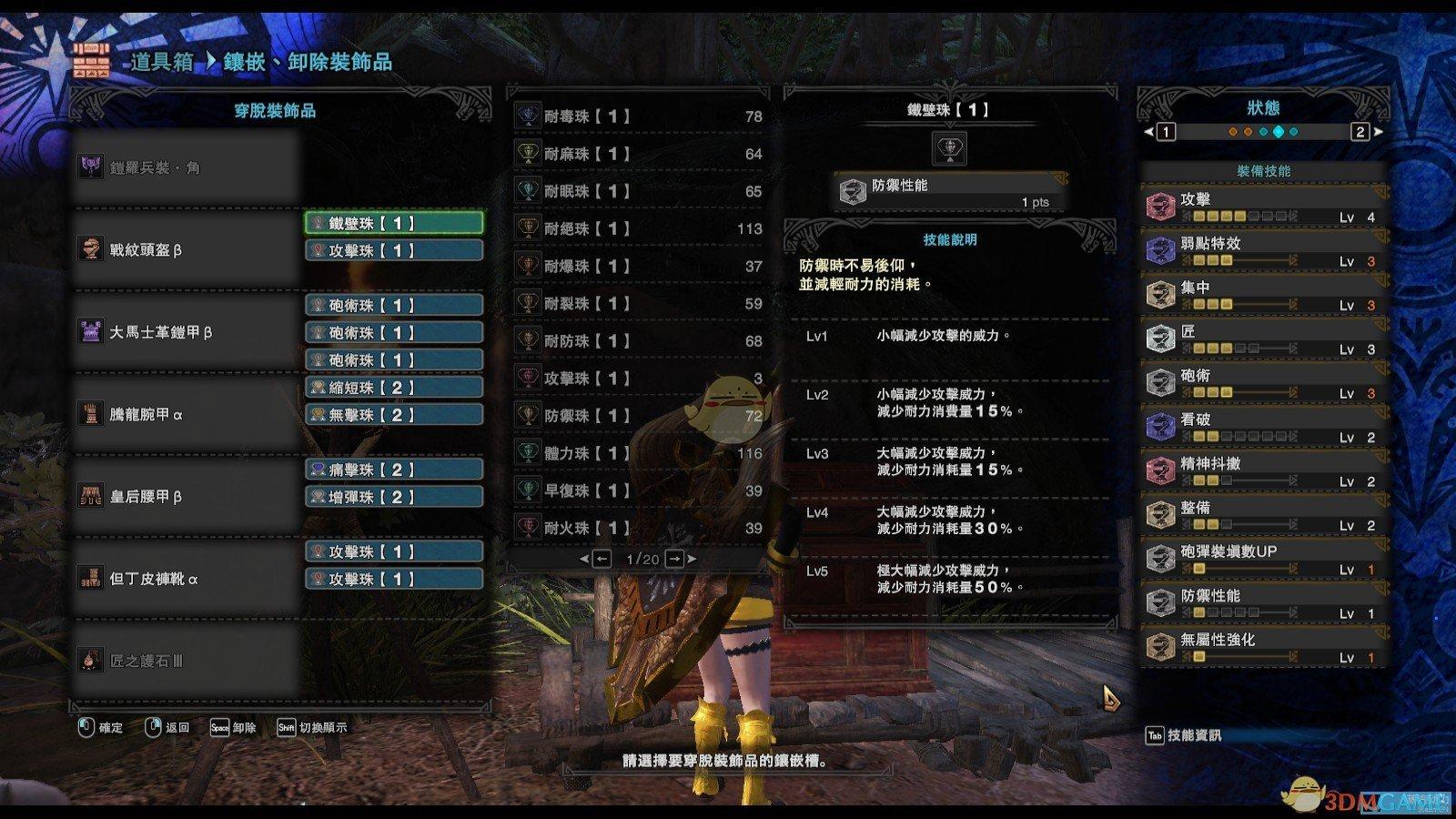The width and height of the screenshot is (1456, 819).
Task: Select the 匠之護石III charm row
Action: tap(187, 661)
